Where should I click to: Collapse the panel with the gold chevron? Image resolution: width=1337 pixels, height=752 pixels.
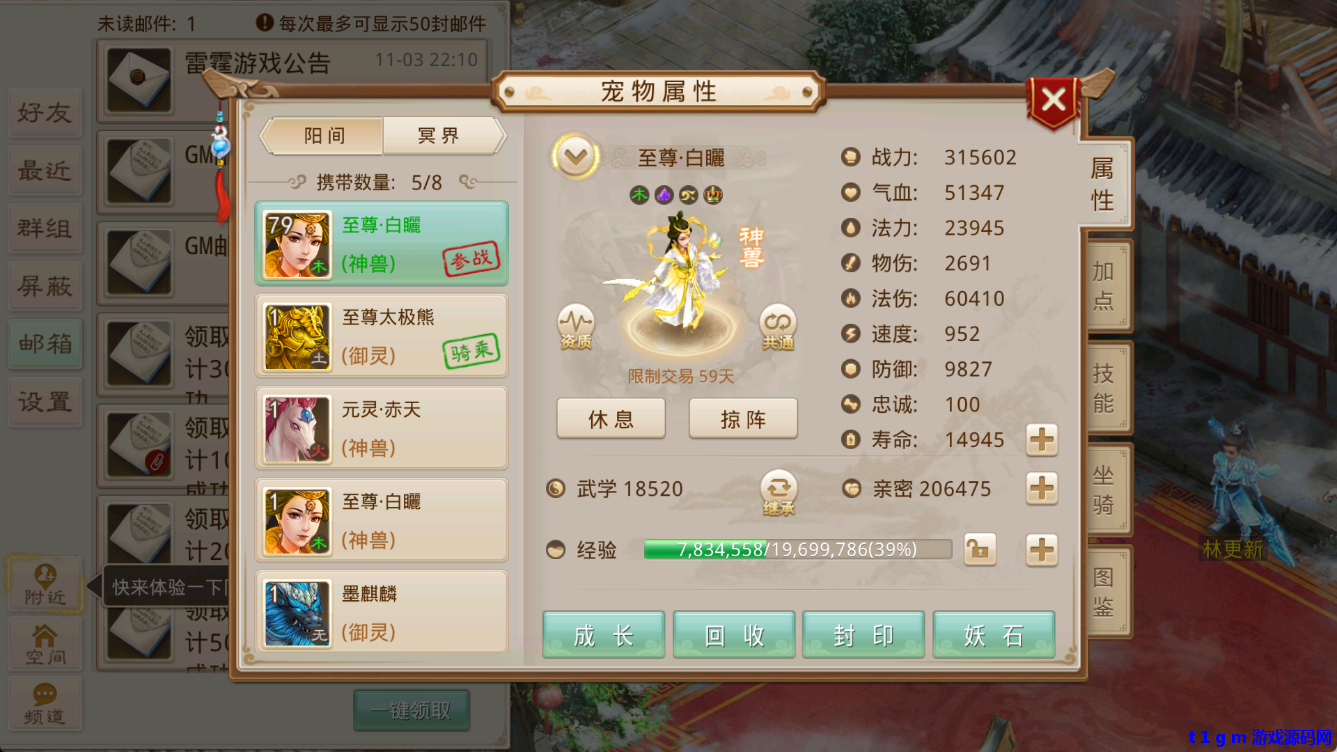tap(575, 158)
